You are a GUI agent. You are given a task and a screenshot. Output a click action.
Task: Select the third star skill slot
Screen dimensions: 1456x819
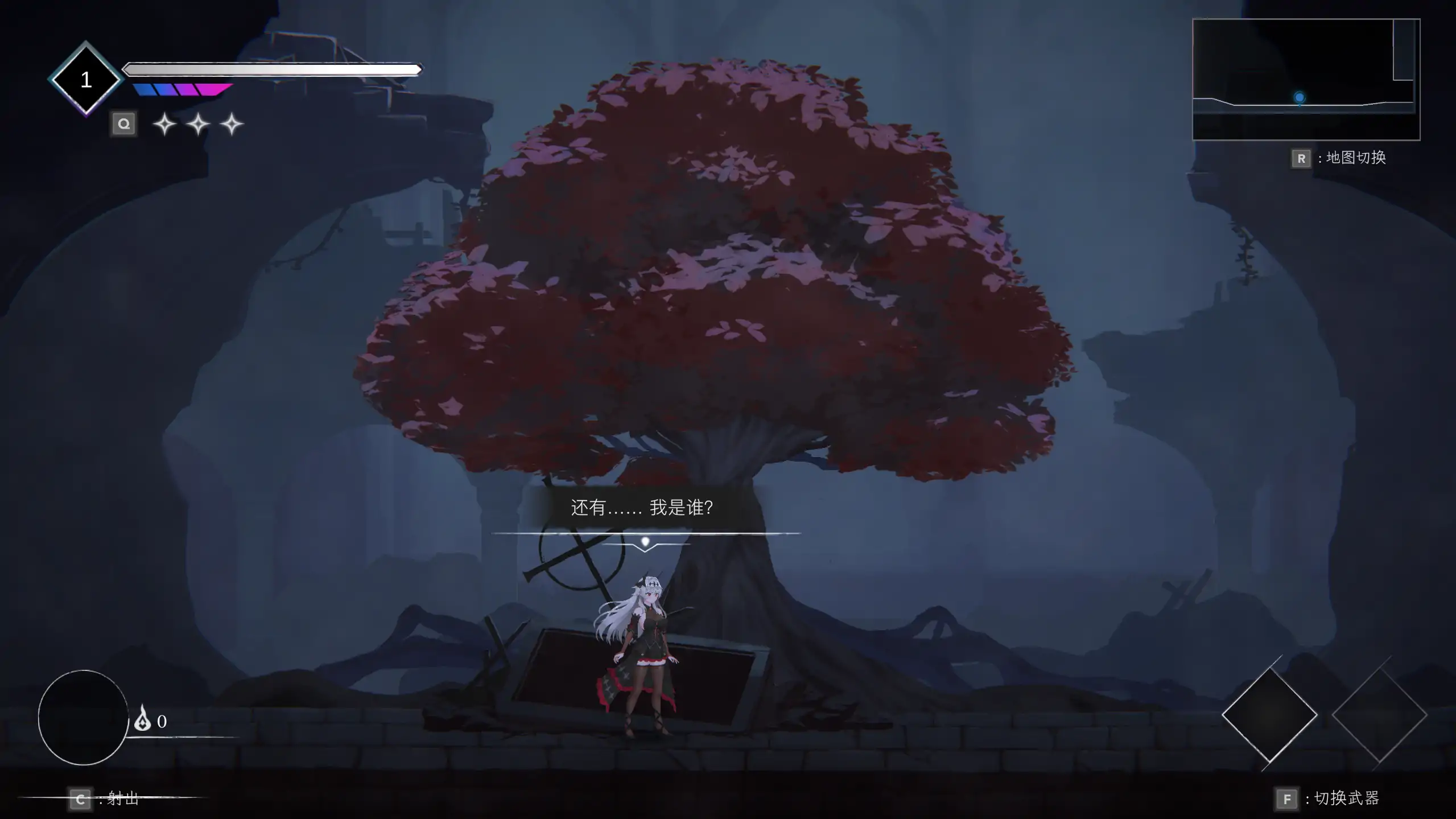(x=232, y=124)
